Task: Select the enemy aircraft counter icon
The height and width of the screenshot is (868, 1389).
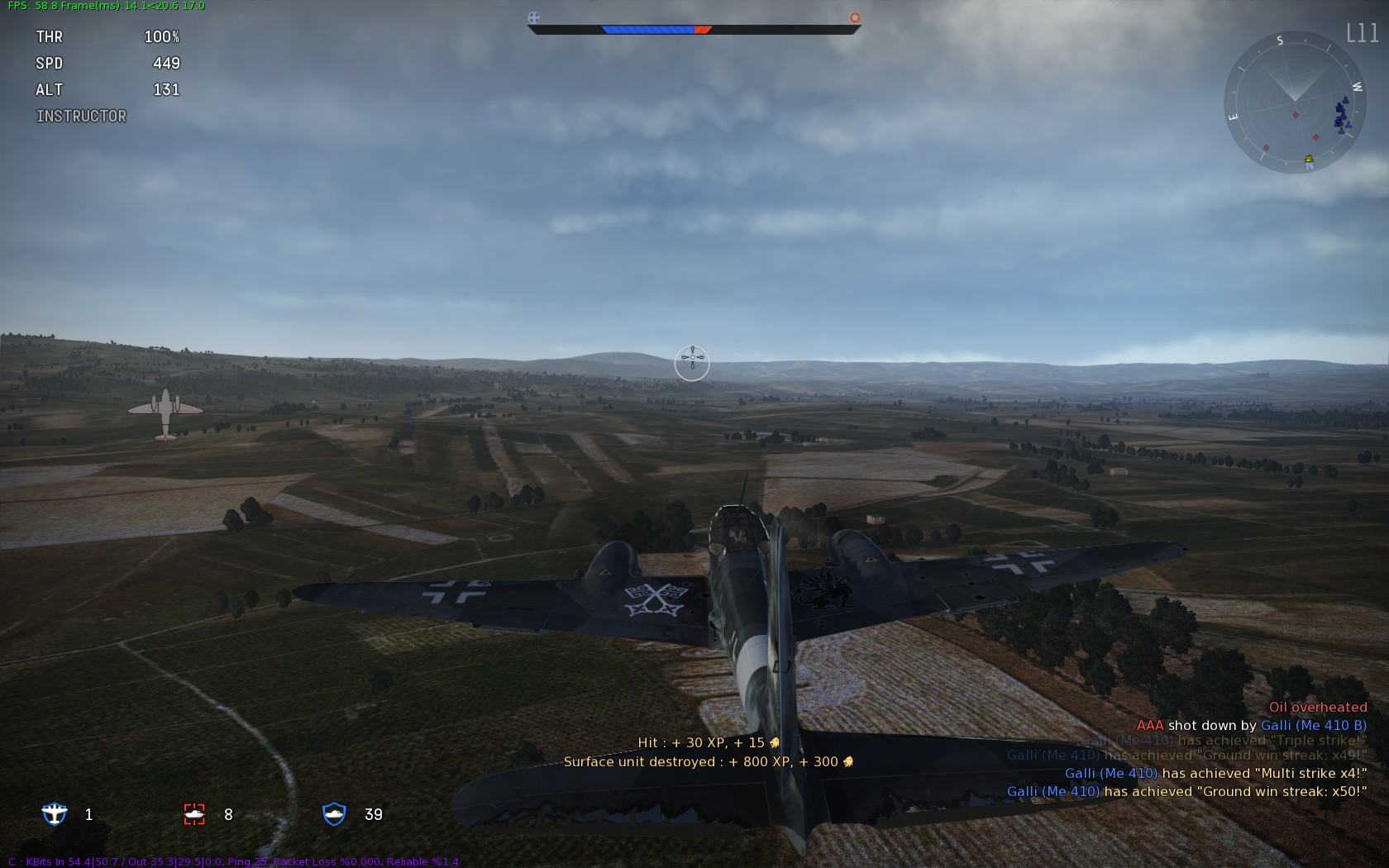Action: pos(55,814)
